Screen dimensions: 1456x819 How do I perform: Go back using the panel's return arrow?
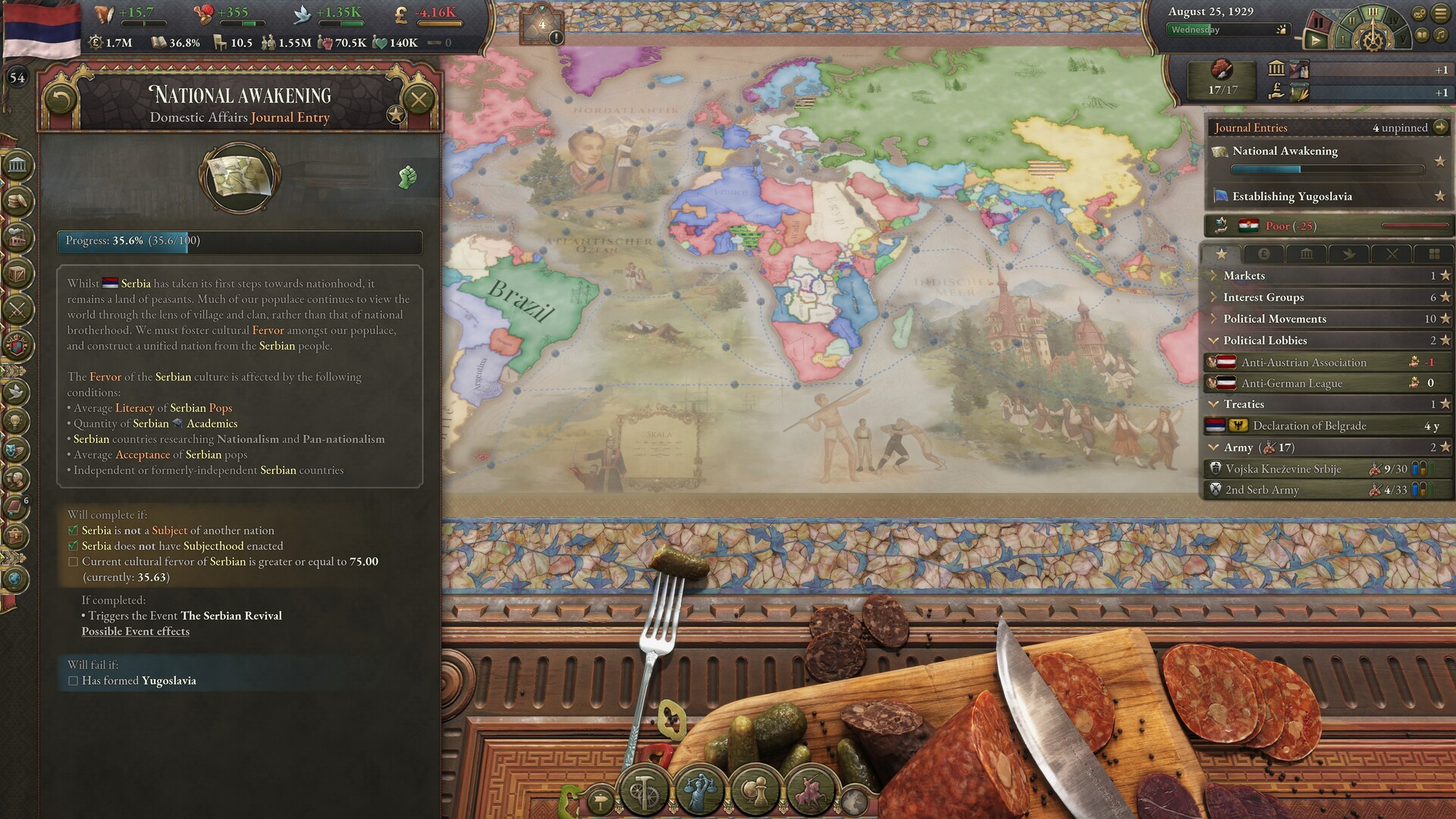(61, 99)
